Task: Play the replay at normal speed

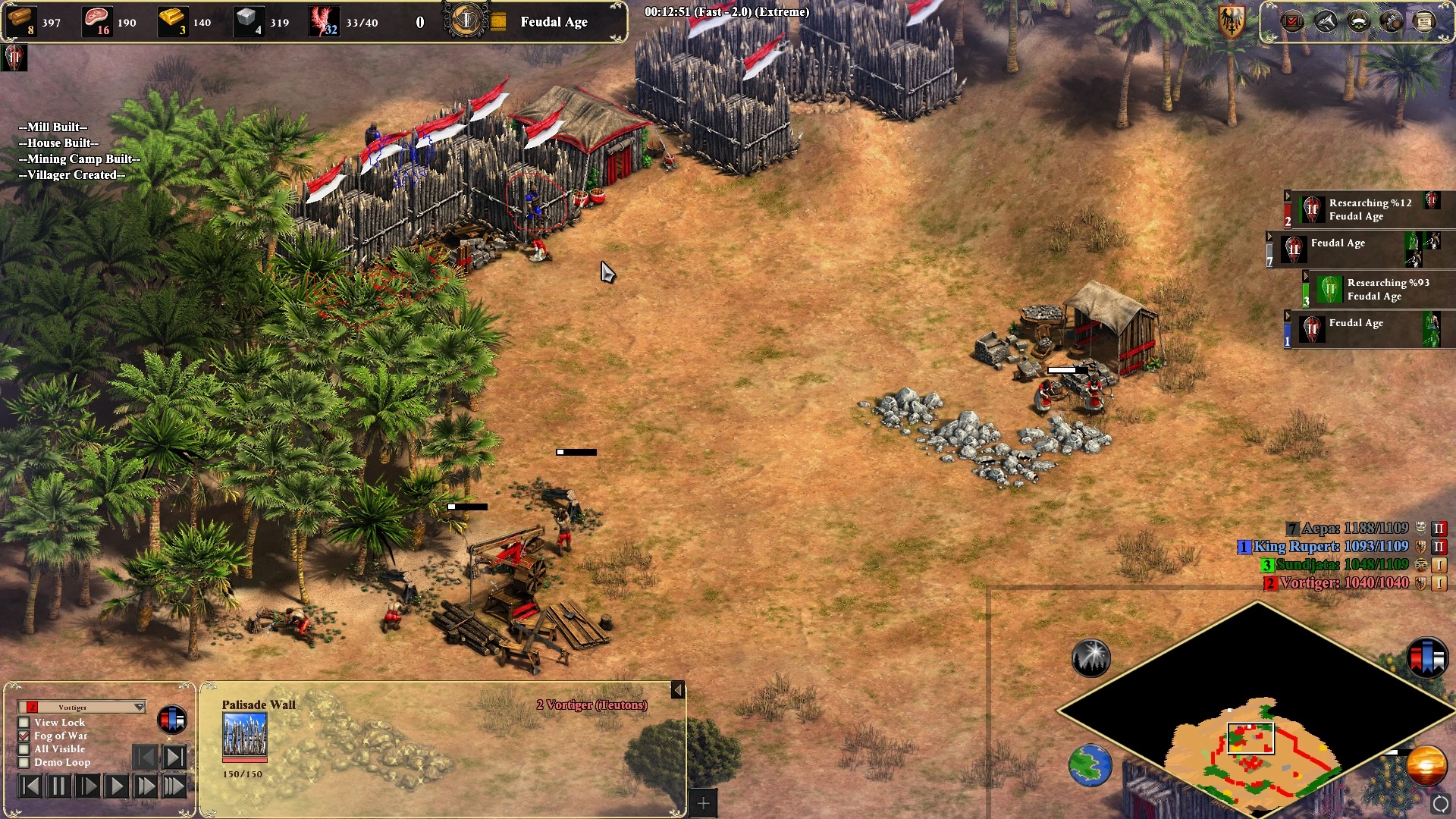Action: point(116,786)
